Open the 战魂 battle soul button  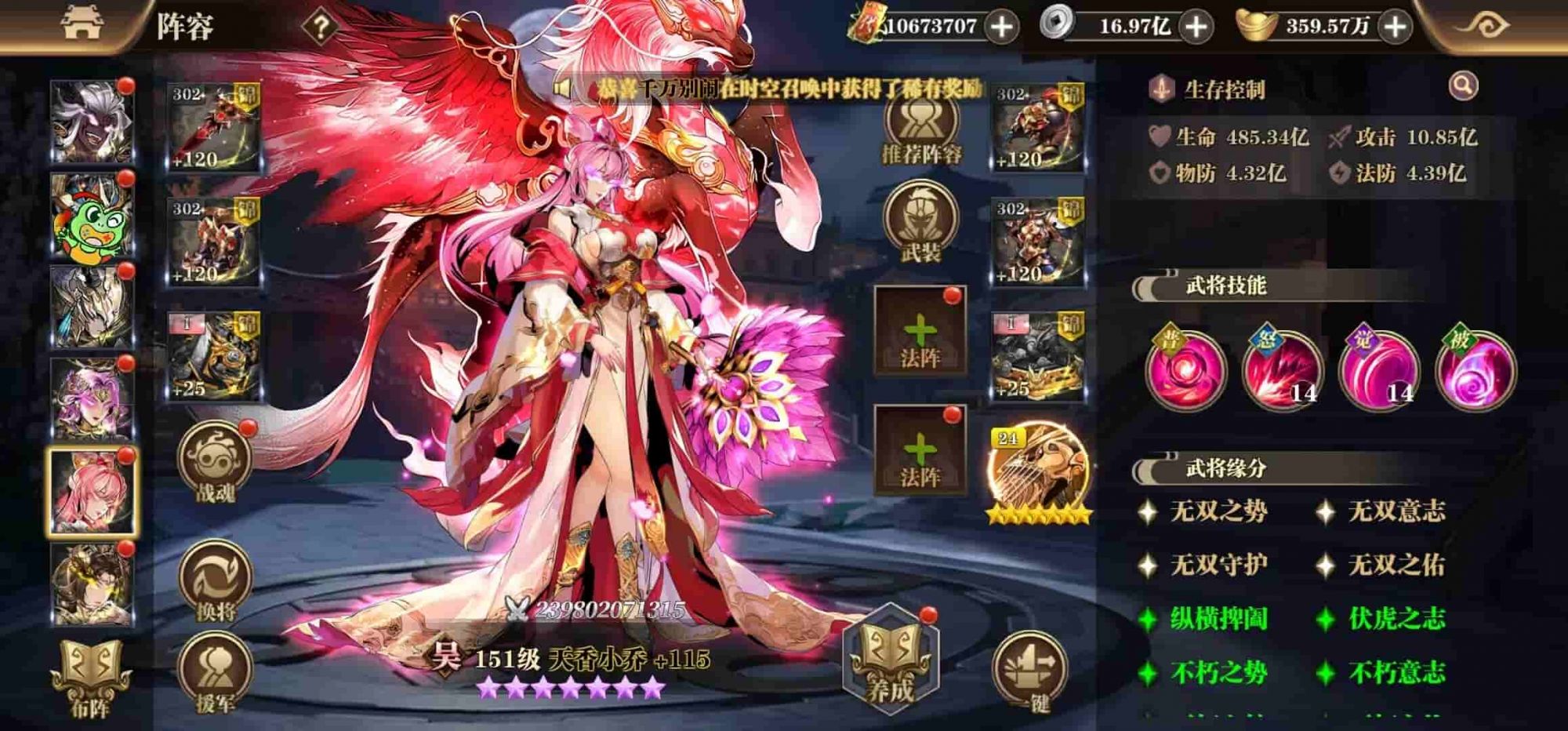[215, 463]
